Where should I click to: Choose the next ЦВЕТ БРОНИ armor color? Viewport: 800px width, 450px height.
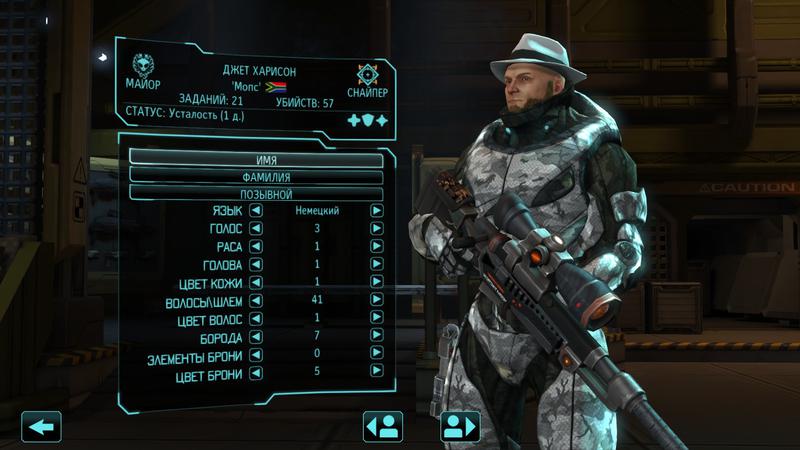click(377, 373)
